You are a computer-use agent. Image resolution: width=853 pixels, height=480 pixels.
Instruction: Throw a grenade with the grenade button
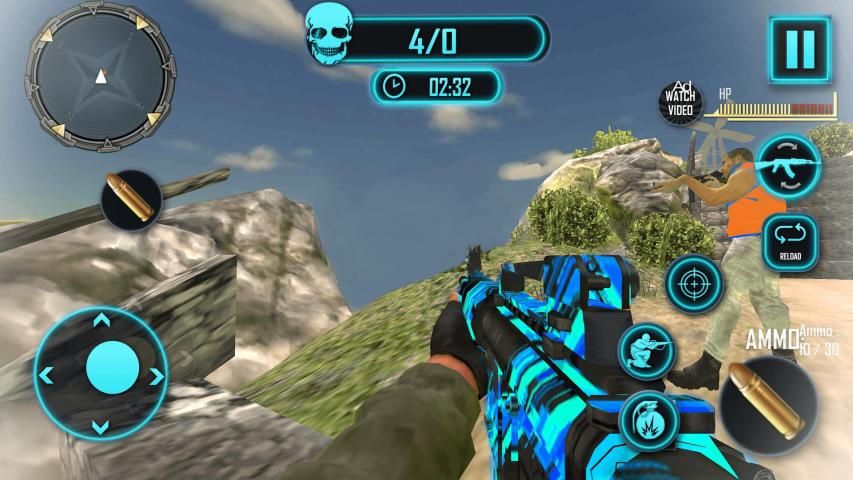647,420
